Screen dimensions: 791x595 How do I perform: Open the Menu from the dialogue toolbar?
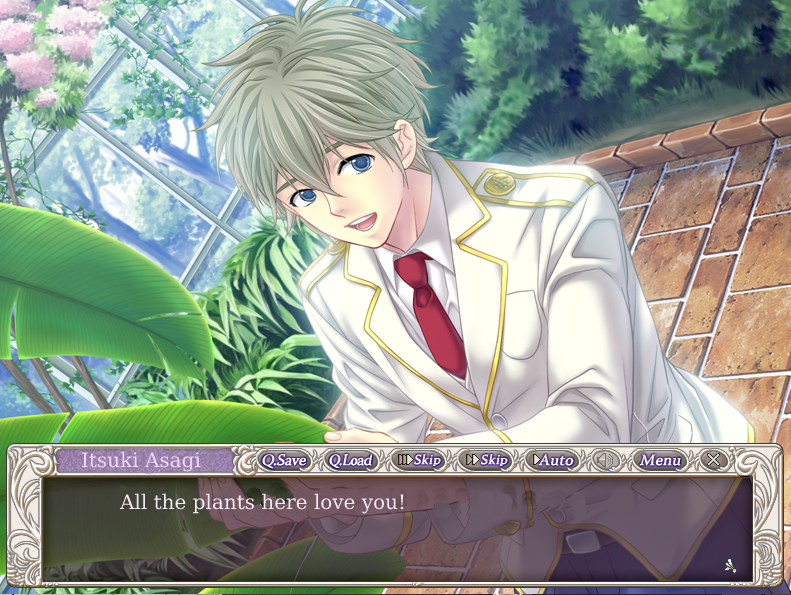pos(660,460)
